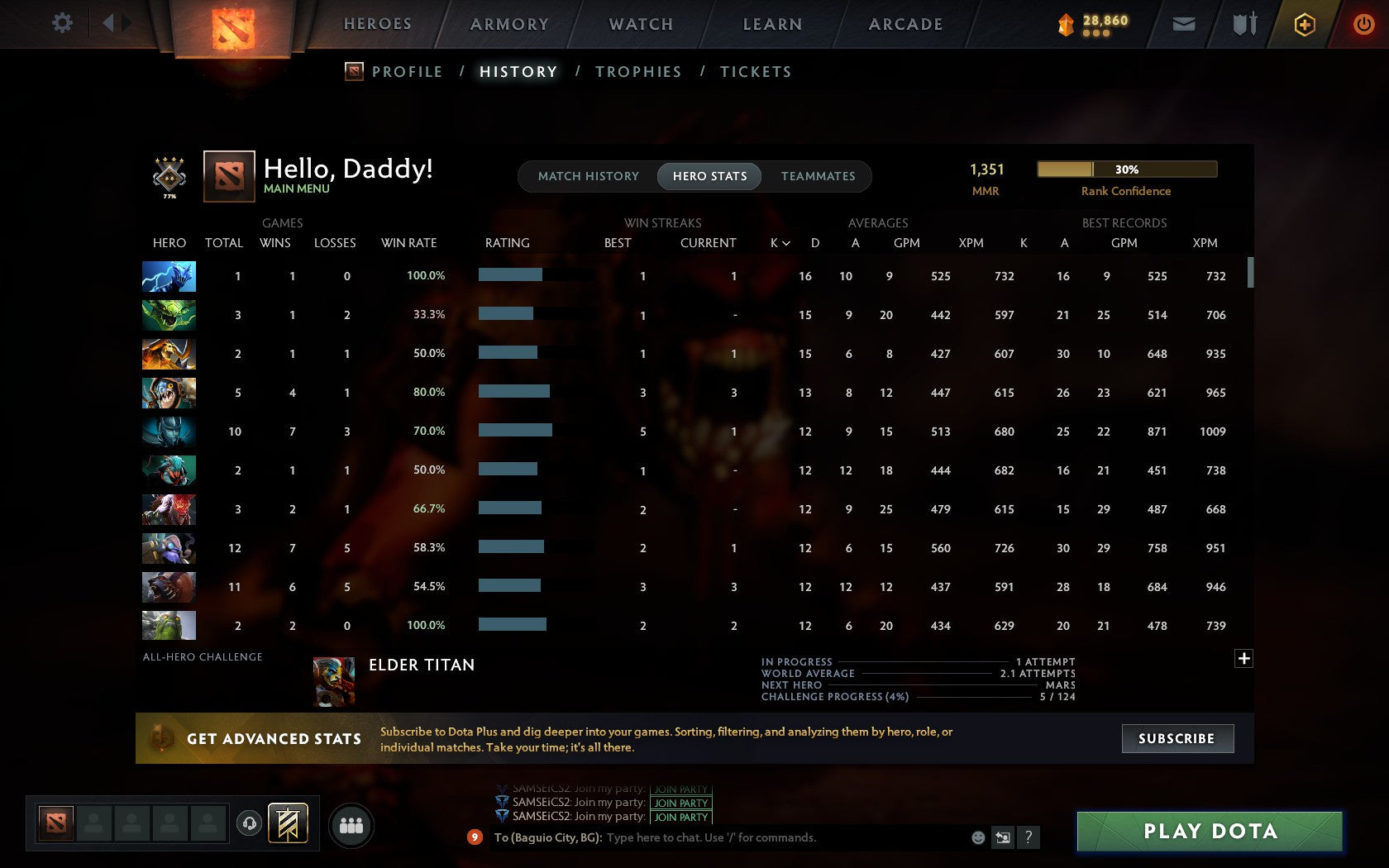1389x868 pixels.
Task: Open the ARCADE menu
Action: pos(905,24)
